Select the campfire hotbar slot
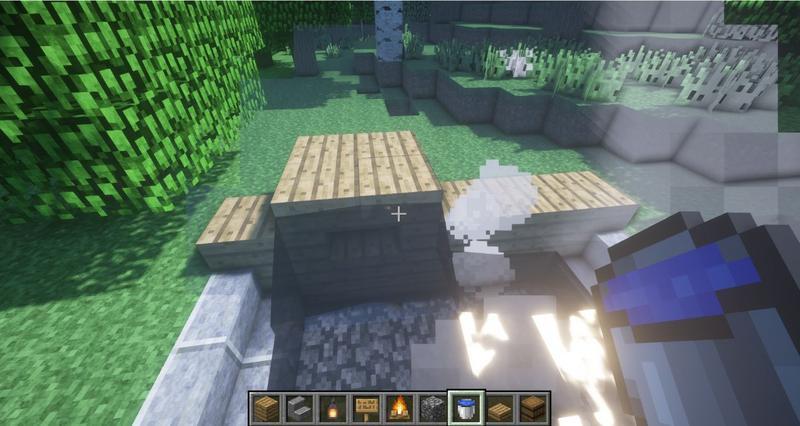 [x=400, y=408]
